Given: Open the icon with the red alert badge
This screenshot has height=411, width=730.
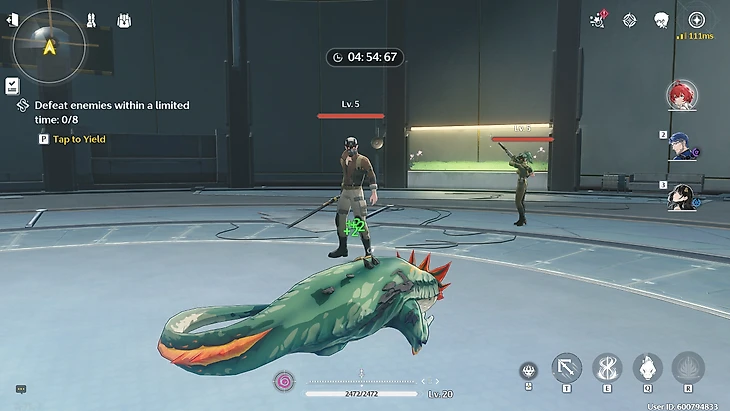Looking at the screenshot, I should tap(599, 19).
